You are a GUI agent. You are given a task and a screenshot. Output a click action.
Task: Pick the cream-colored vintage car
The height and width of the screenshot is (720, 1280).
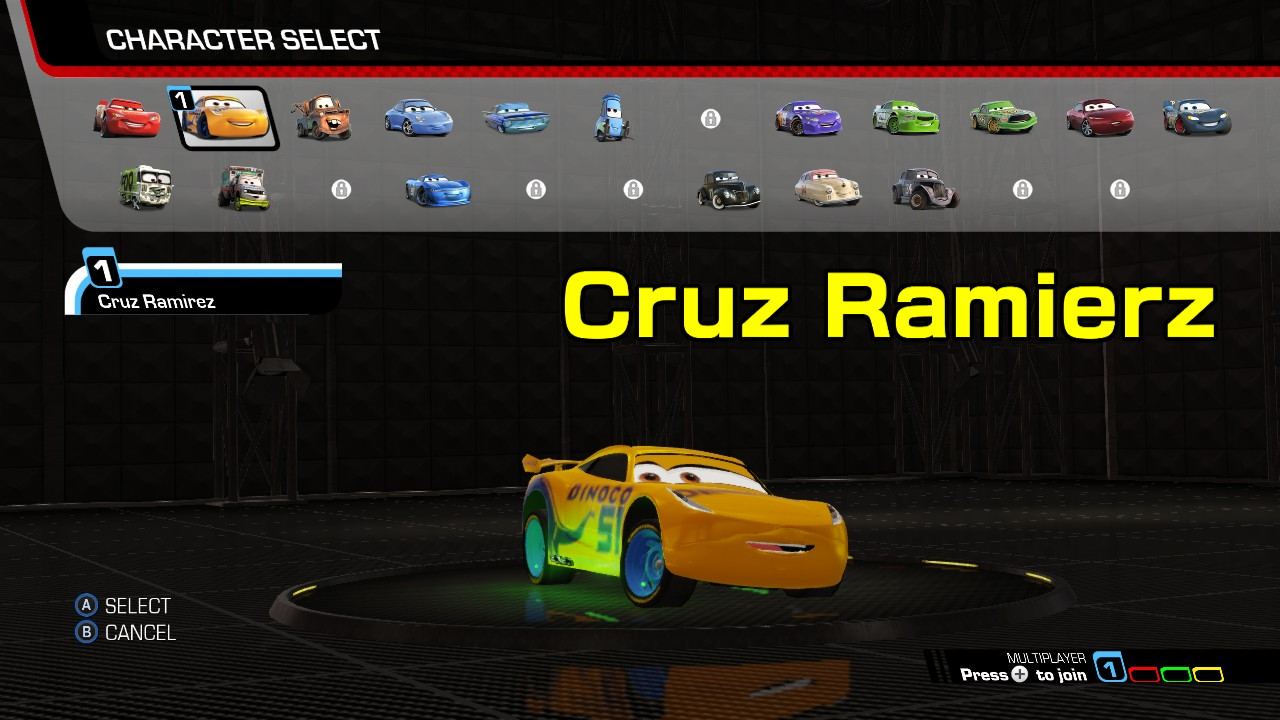coord(827,188)
